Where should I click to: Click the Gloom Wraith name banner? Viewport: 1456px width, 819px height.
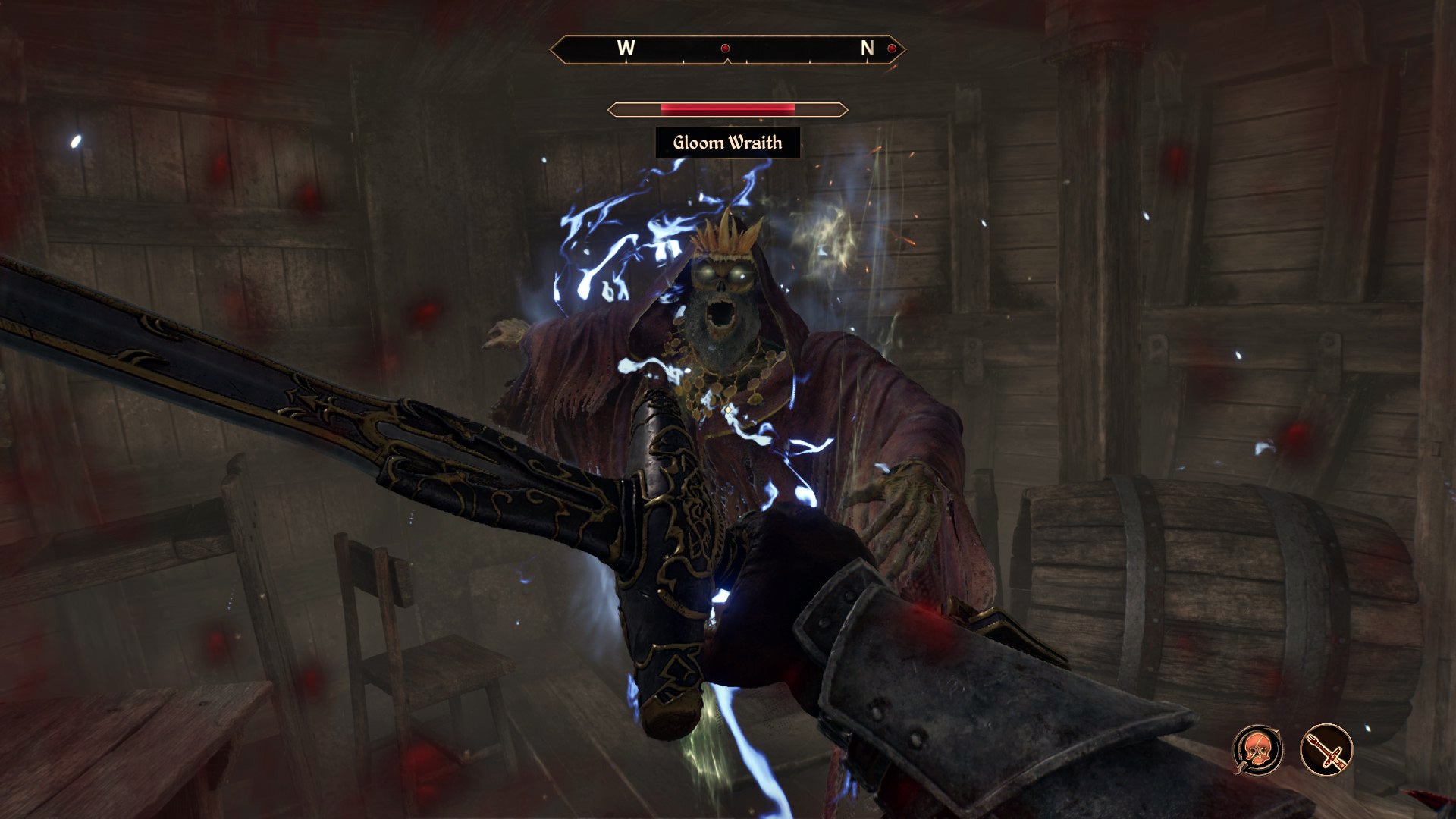click(728, 142)
